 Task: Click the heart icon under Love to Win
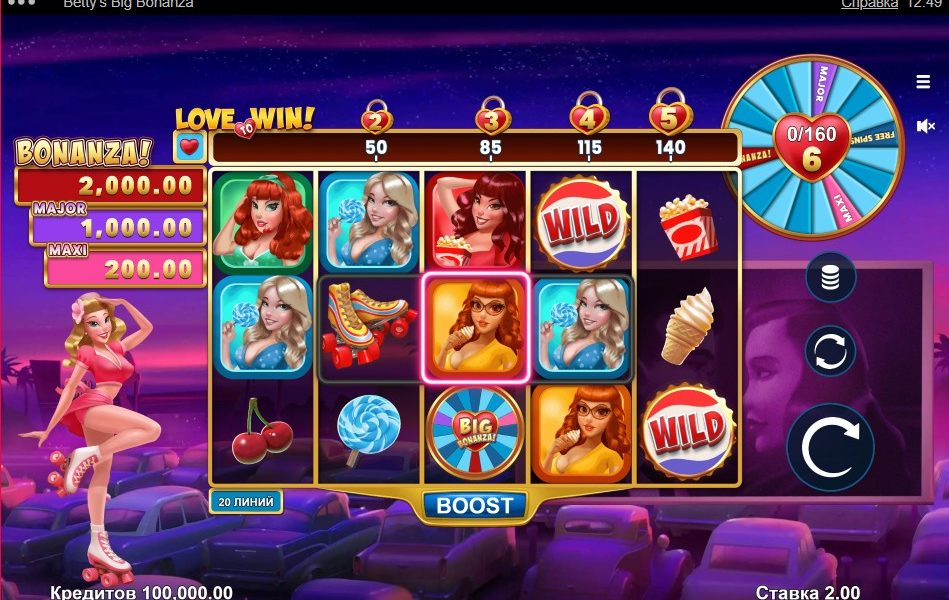click(x=191, y=147)
